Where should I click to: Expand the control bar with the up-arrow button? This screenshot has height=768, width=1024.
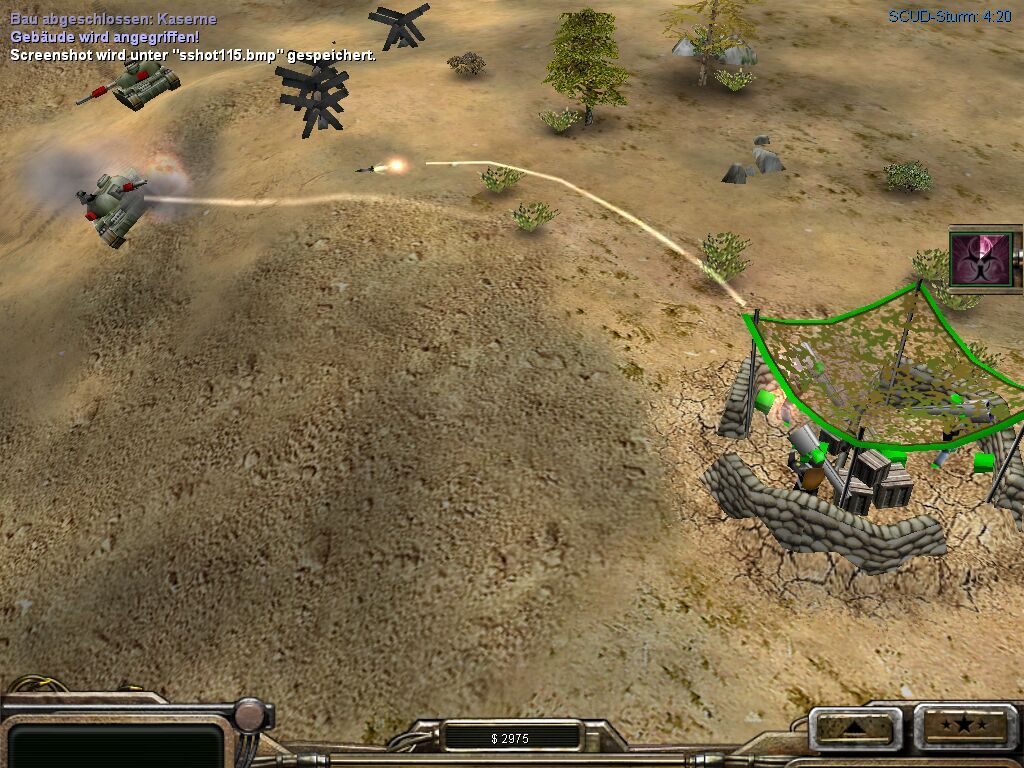tap(855, 727)
